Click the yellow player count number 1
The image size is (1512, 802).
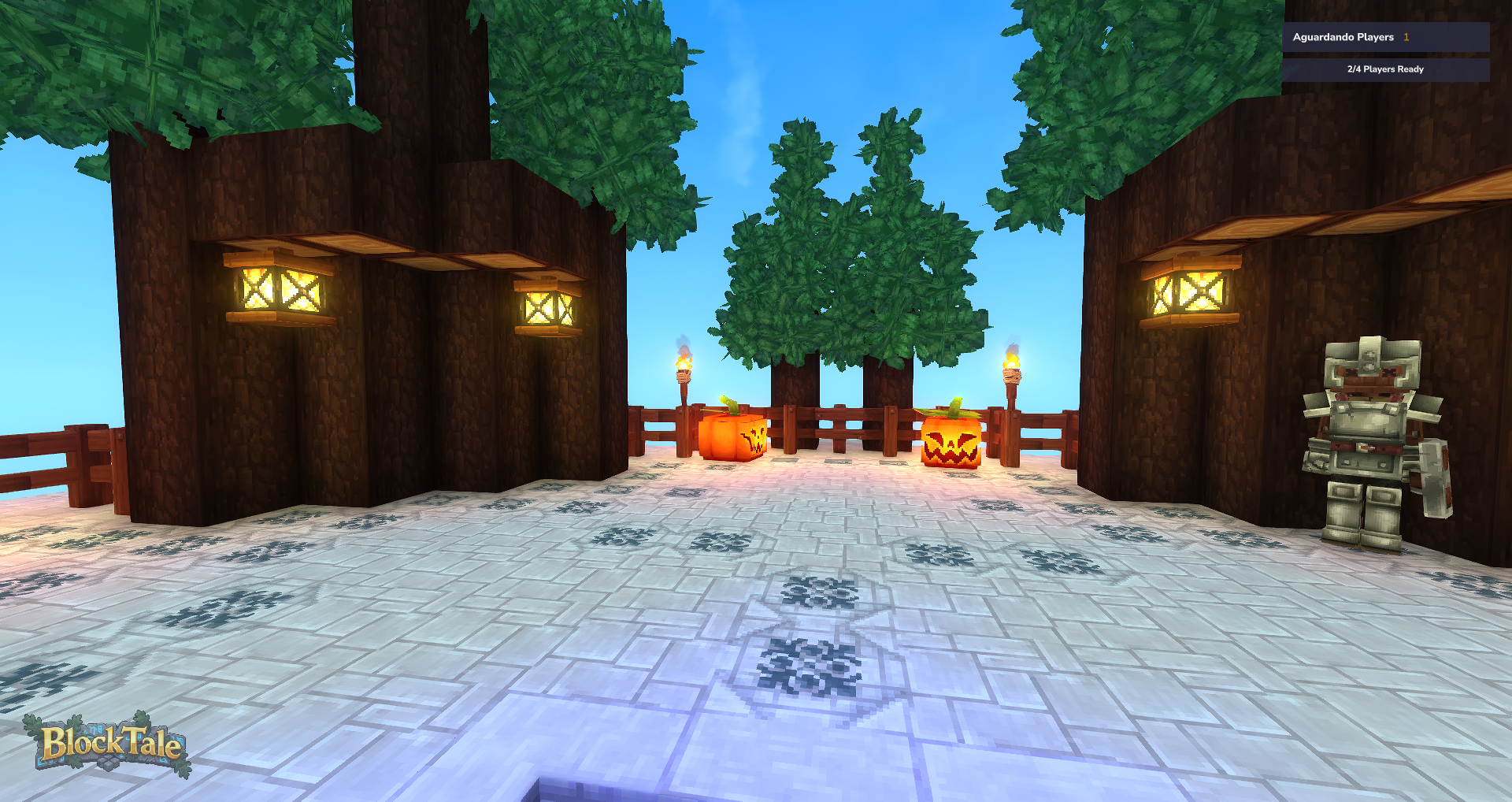point(1406,37)
